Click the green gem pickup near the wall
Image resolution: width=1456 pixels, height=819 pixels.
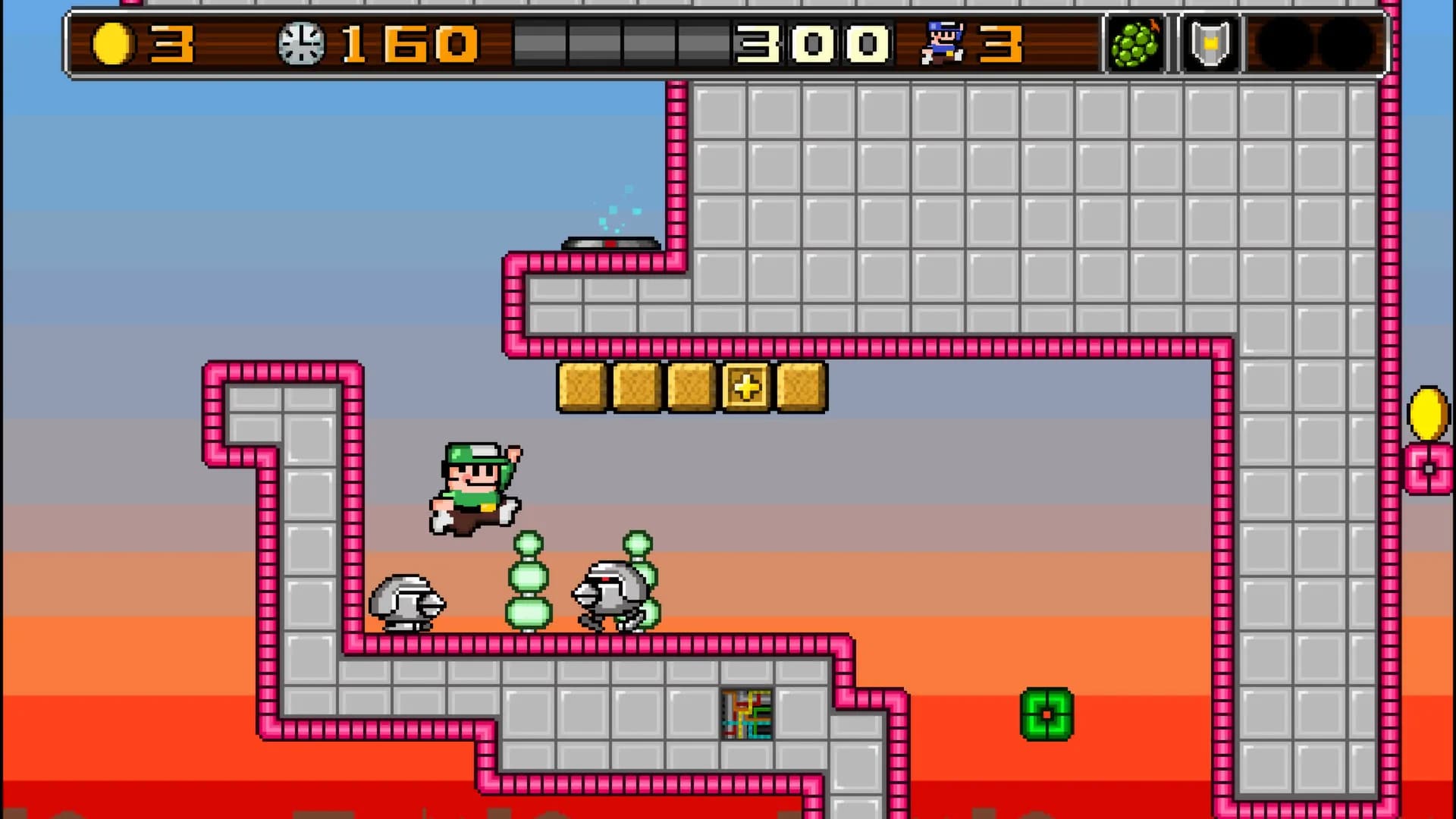[x=1047, y=714]
